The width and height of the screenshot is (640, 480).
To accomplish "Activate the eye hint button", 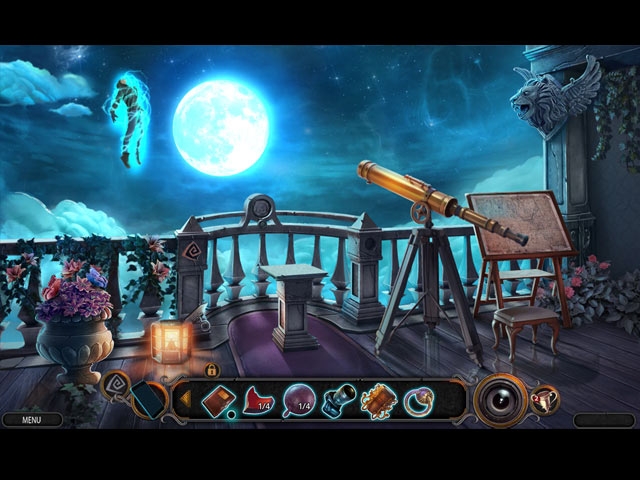I will tap(500, 400).
